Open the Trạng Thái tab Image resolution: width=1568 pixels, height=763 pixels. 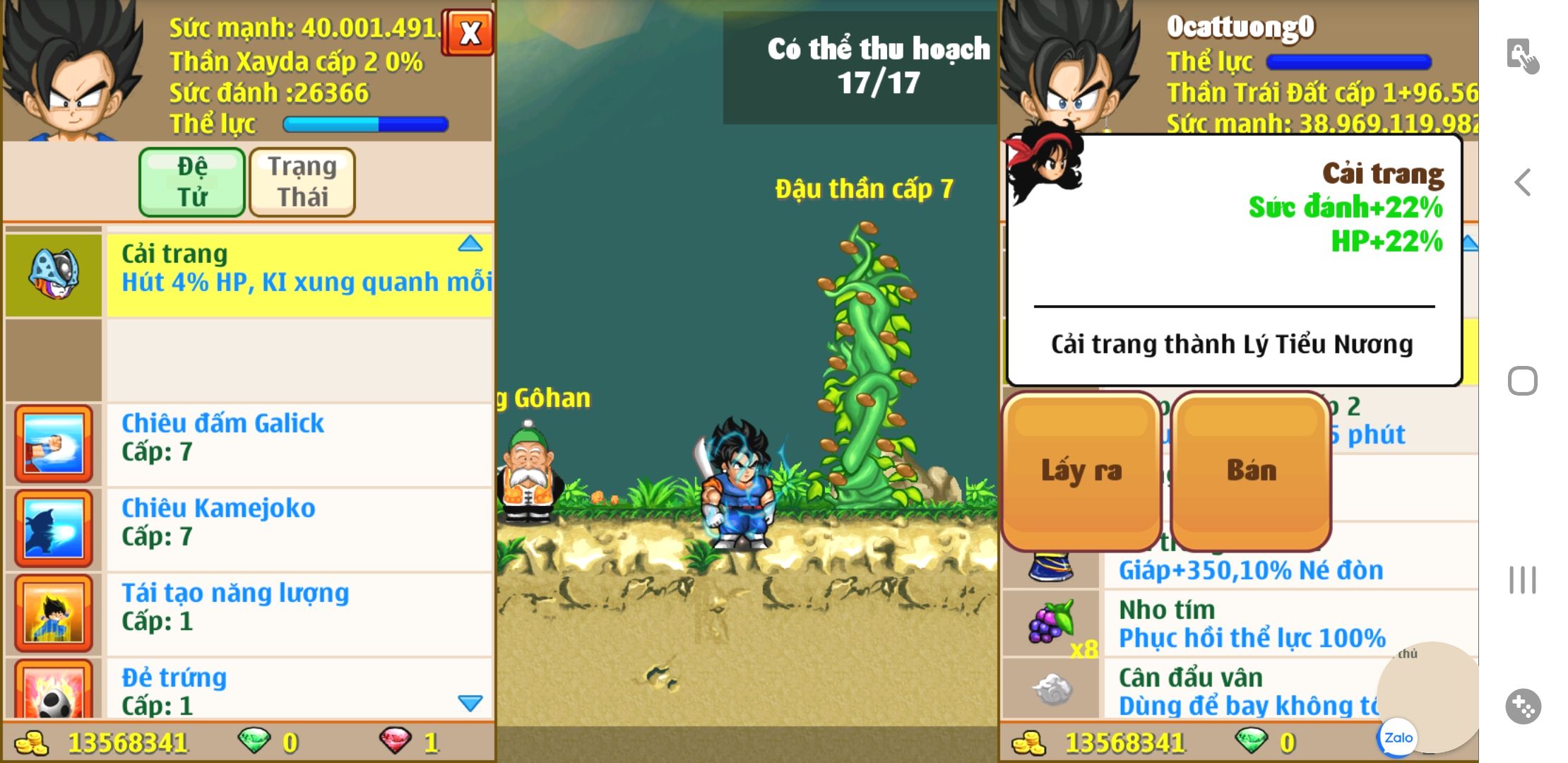[x=302, y=182]
